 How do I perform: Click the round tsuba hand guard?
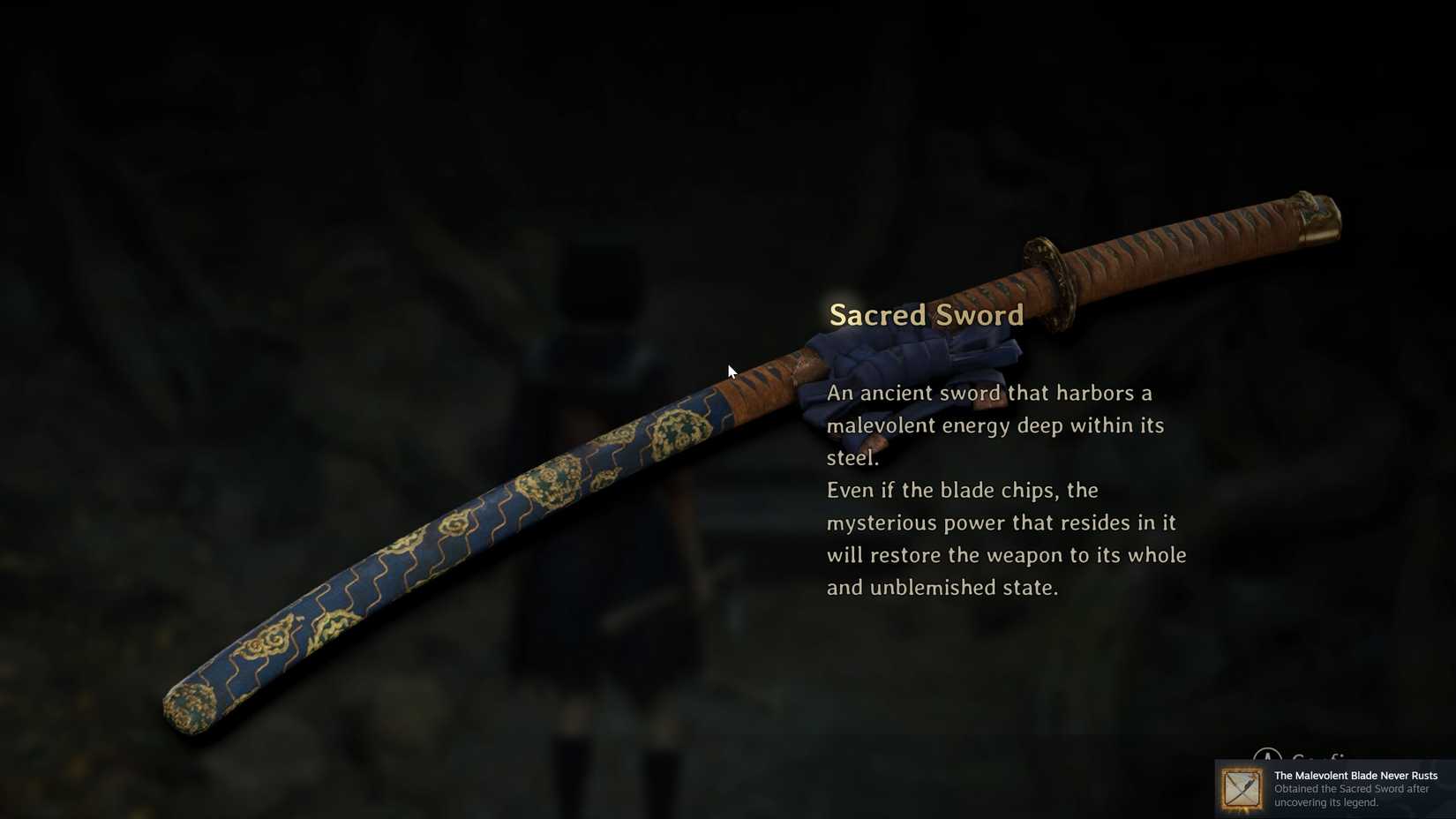(x=1050, y=282)
